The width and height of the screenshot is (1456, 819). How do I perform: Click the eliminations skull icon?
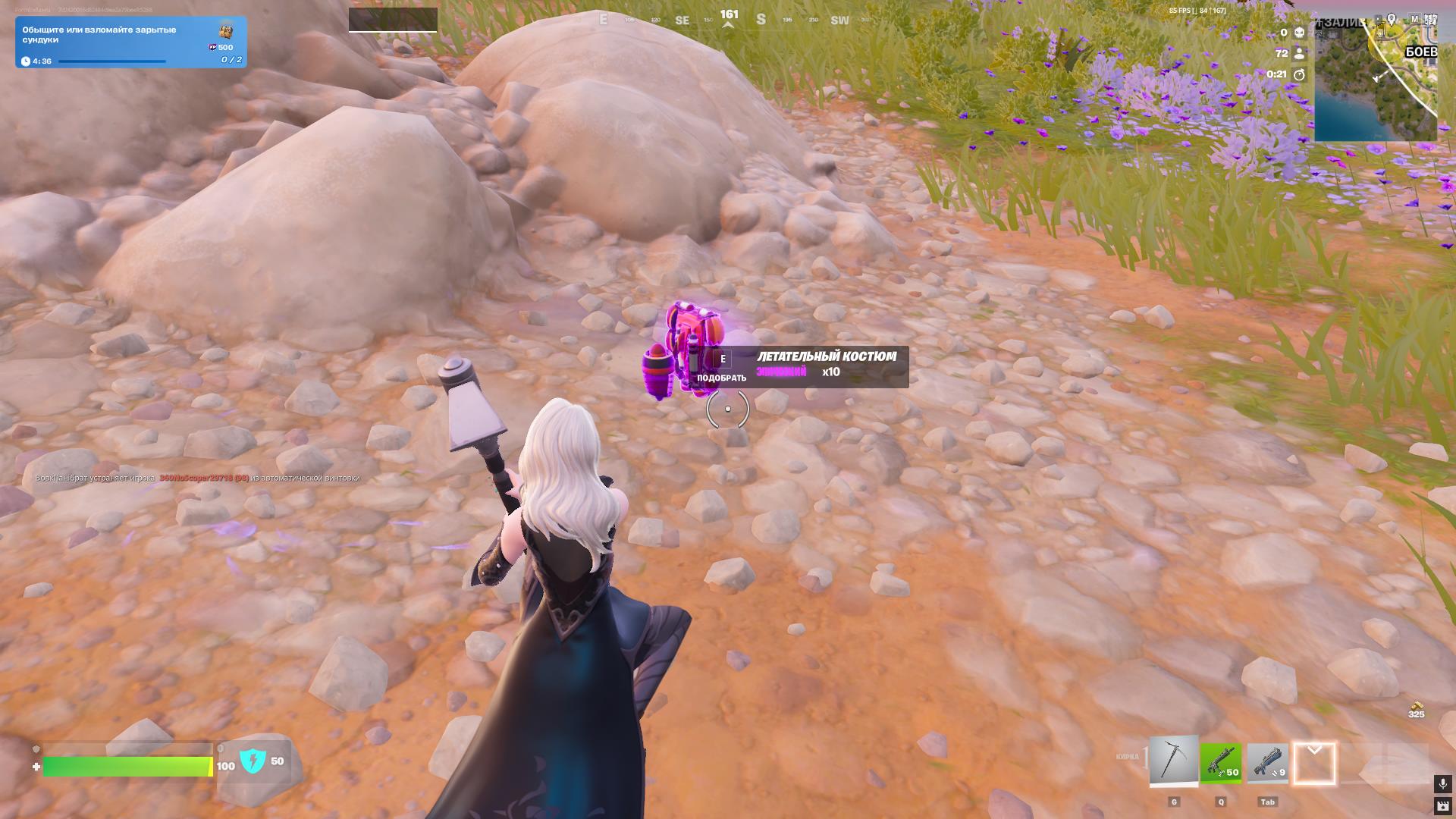pos(1299,33)
